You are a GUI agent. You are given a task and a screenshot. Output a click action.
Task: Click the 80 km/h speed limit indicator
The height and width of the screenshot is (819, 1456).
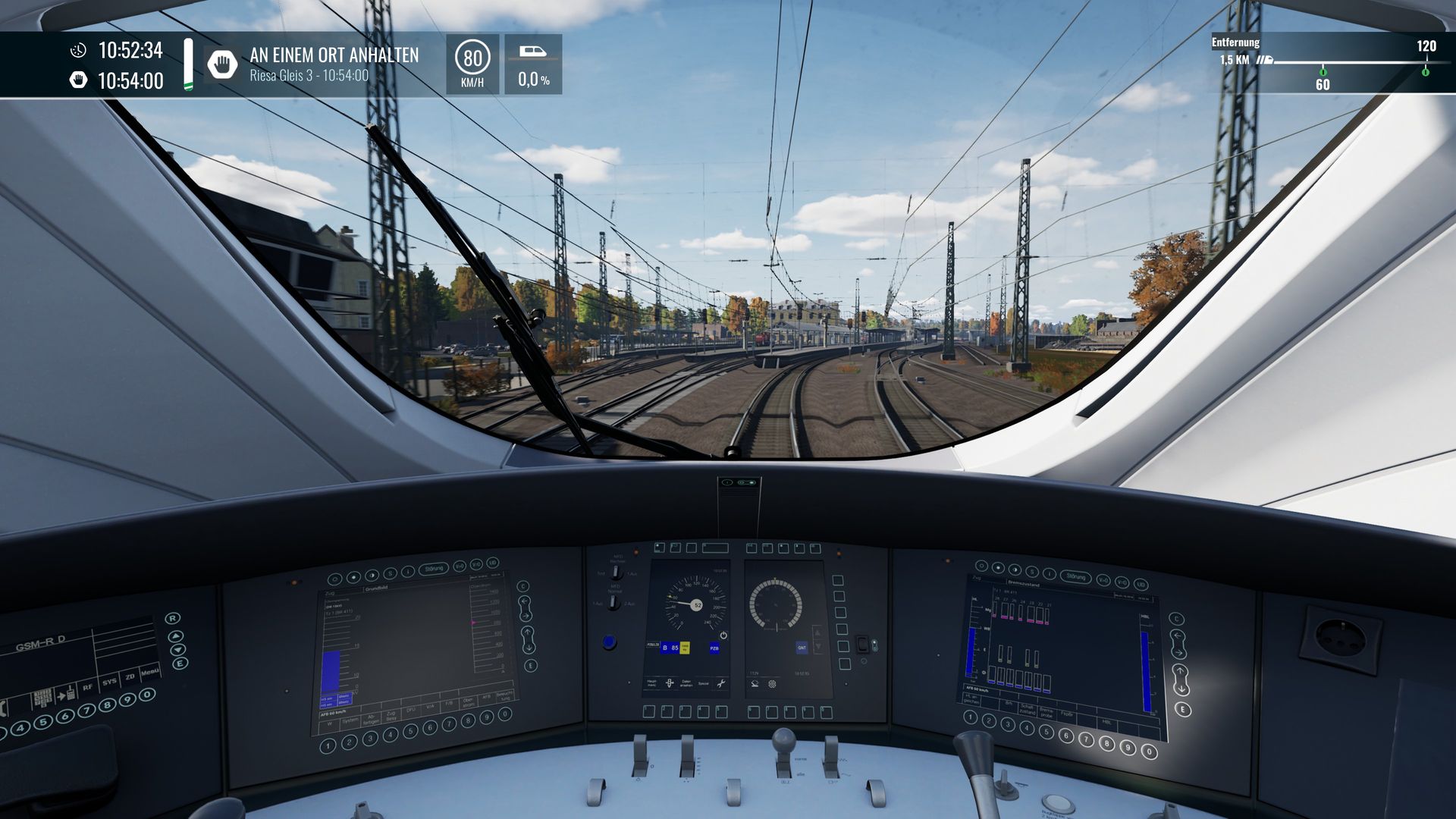(x=472, y=64)
